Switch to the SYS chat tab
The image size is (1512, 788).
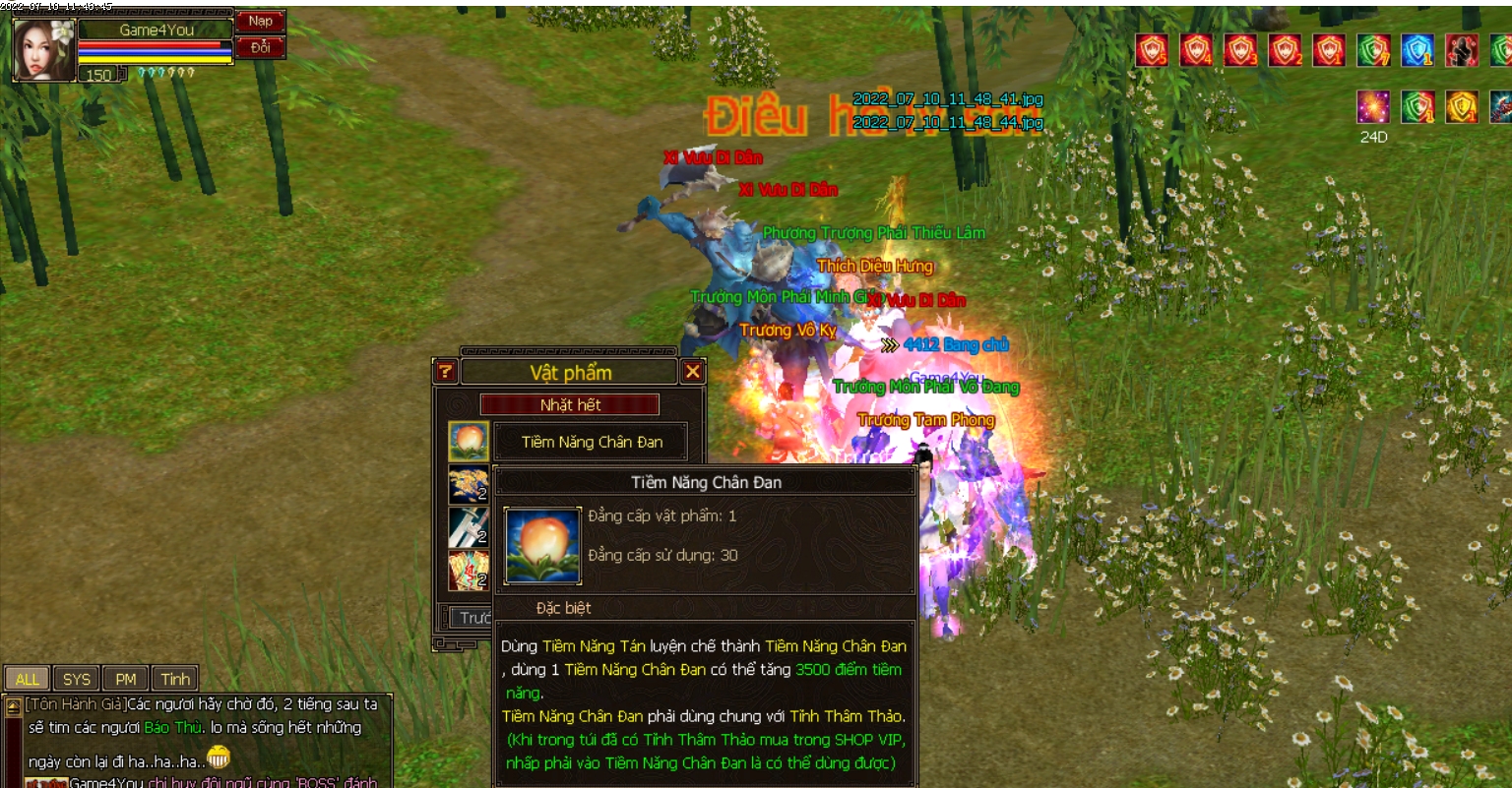pos(77,679)
